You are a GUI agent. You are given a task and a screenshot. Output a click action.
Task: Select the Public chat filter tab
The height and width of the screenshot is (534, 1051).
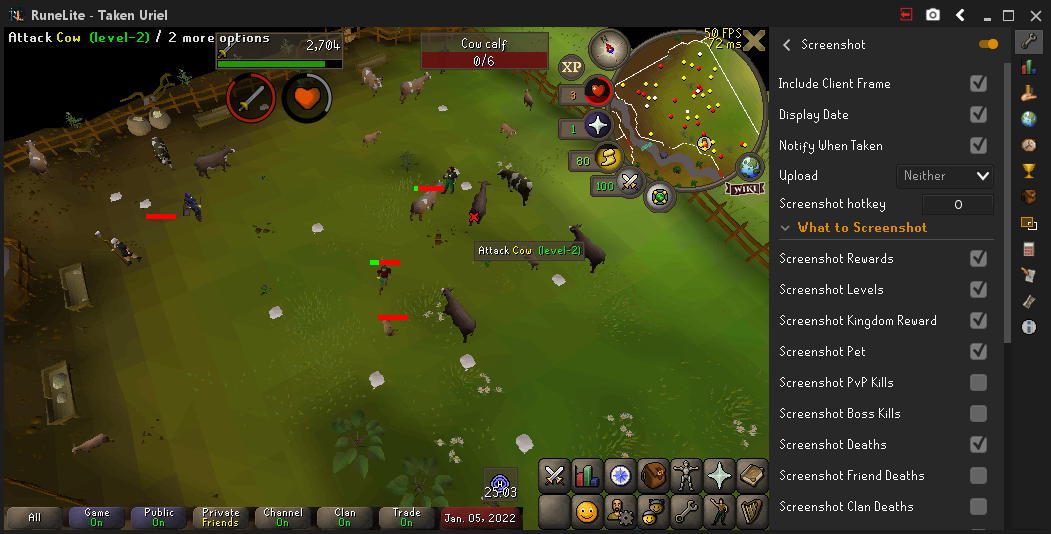pos(158,517)
